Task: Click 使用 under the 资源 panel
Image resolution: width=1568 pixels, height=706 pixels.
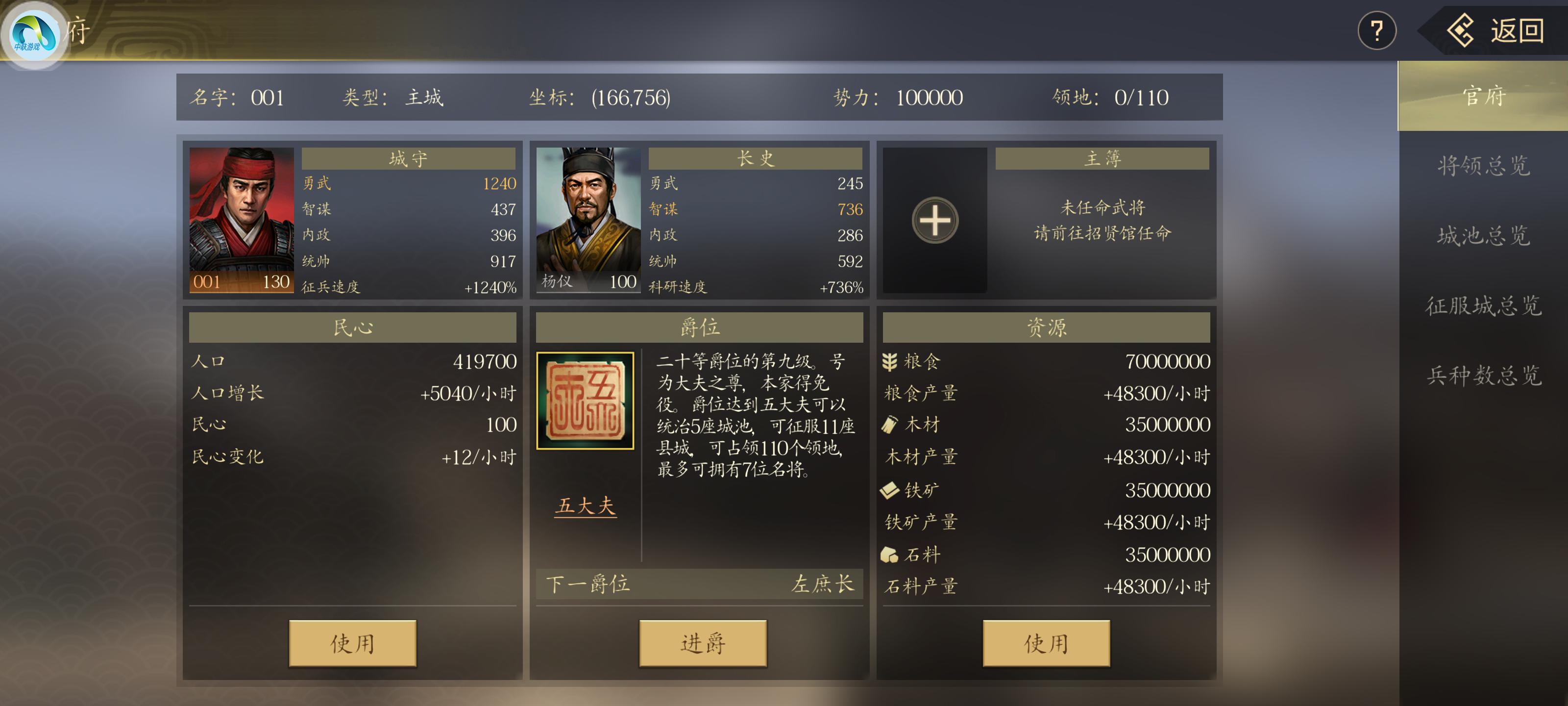Action: coord(1045,644)
